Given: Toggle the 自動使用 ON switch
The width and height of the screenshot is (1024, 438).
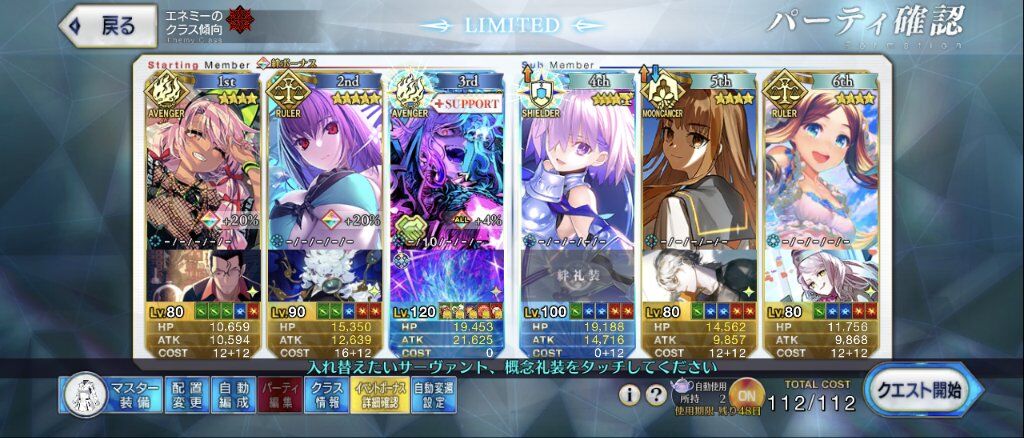Looking at the screenshot, I should click(x=746, y=395).
